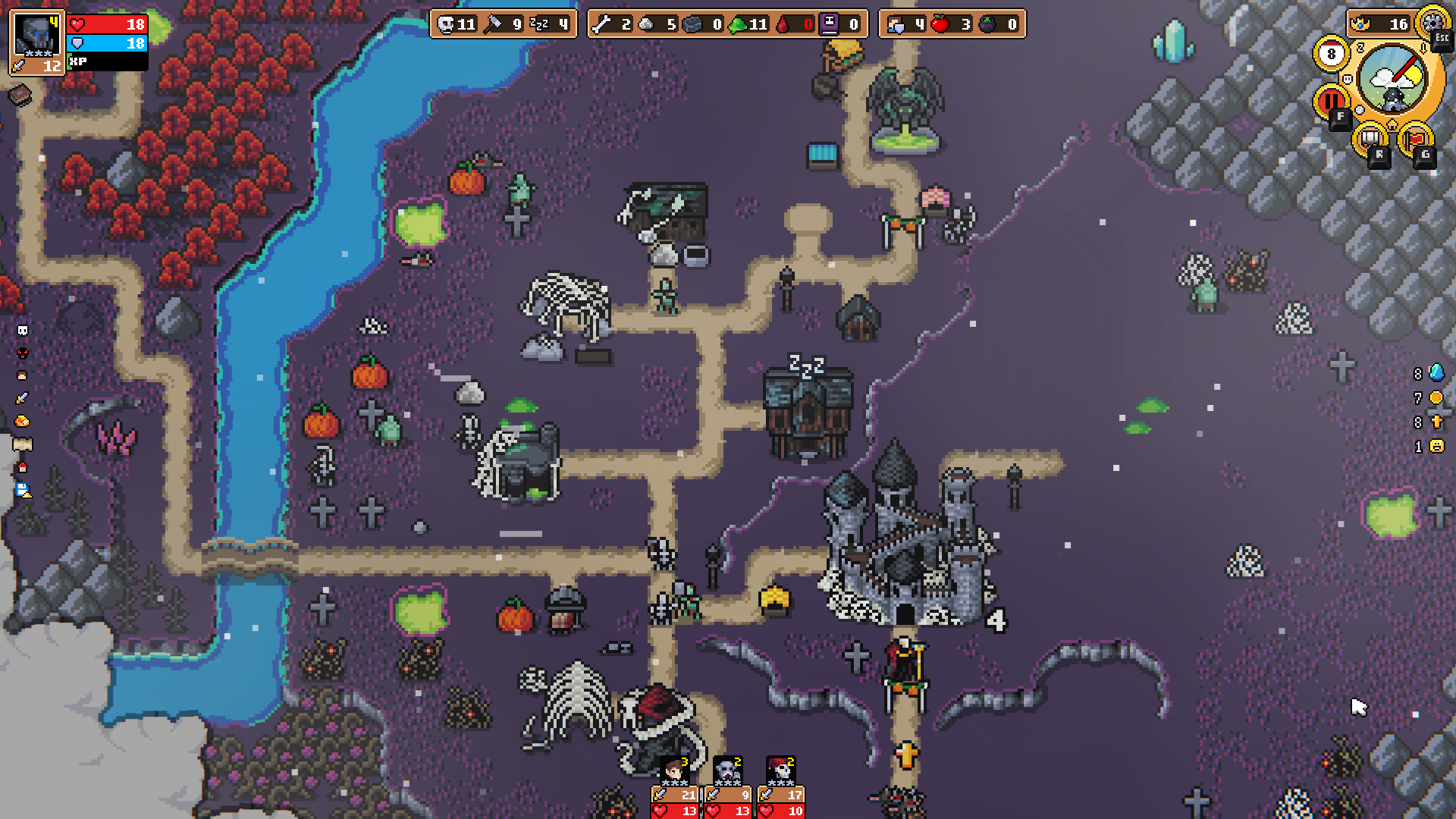Click the covered wagon button
Screen dimensions: 1456x819
pyautogui.click(x=1370, y=139)
